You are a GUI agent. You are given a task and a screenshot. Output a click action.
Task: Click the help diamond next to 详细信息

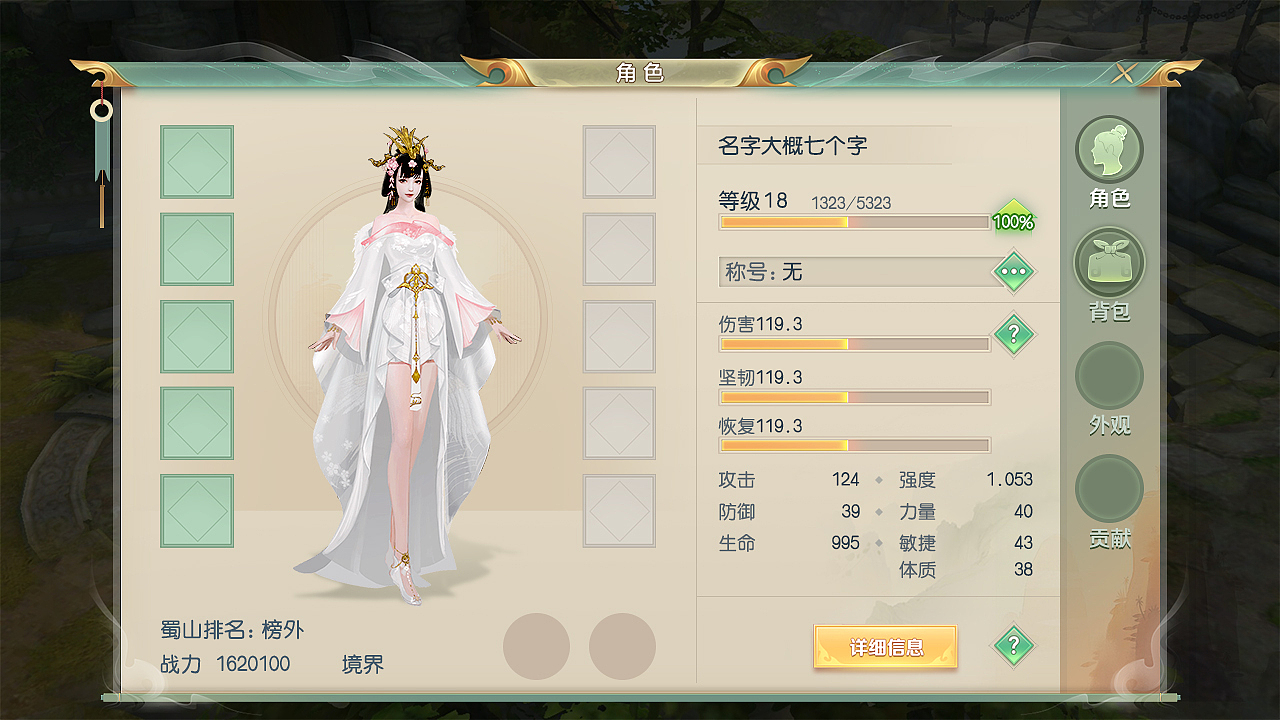point(1012,645)
